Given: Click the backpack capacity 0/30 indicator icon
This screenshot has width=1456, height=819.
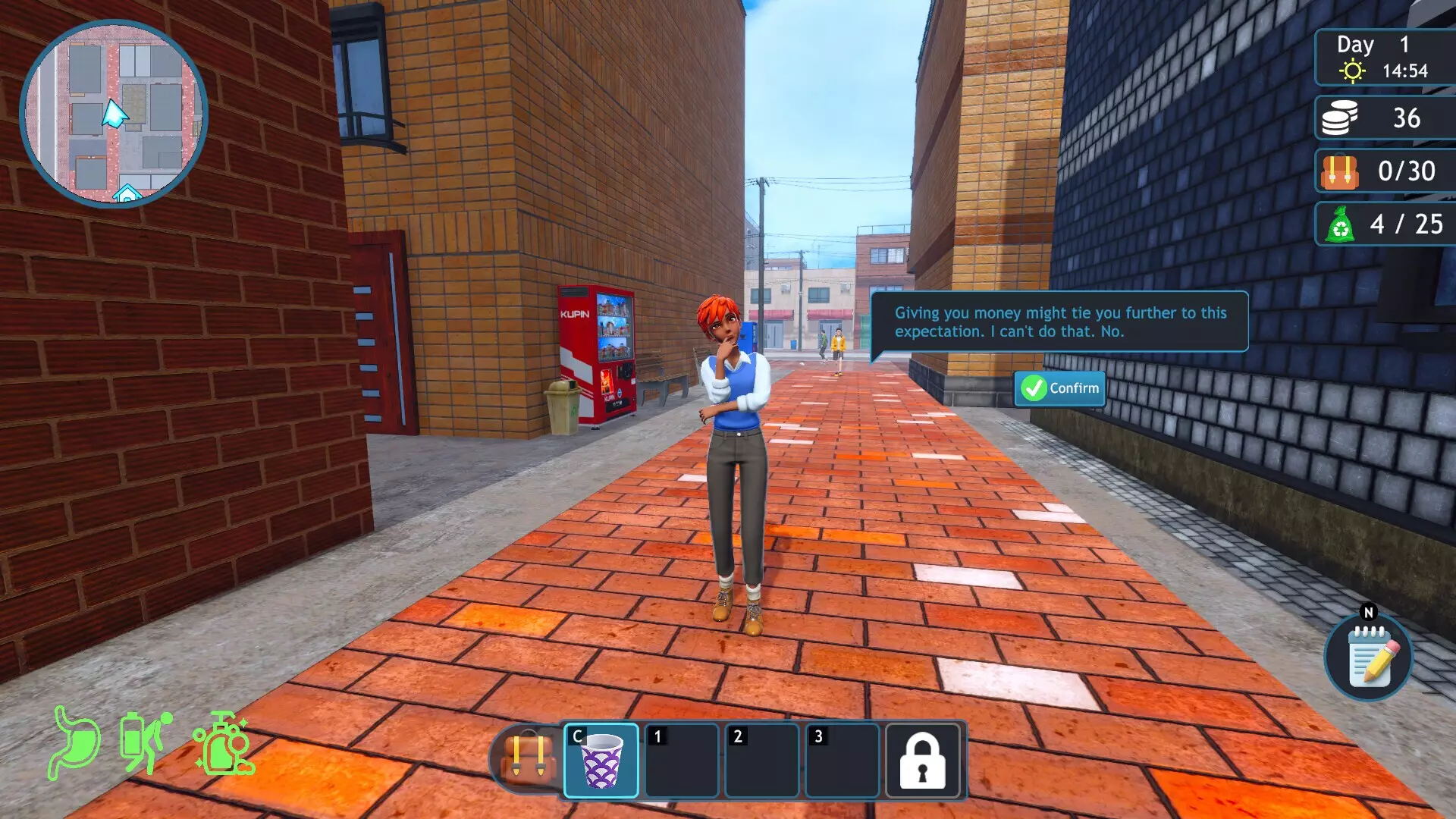Looking at the screenshot, I should [1338, 171].
